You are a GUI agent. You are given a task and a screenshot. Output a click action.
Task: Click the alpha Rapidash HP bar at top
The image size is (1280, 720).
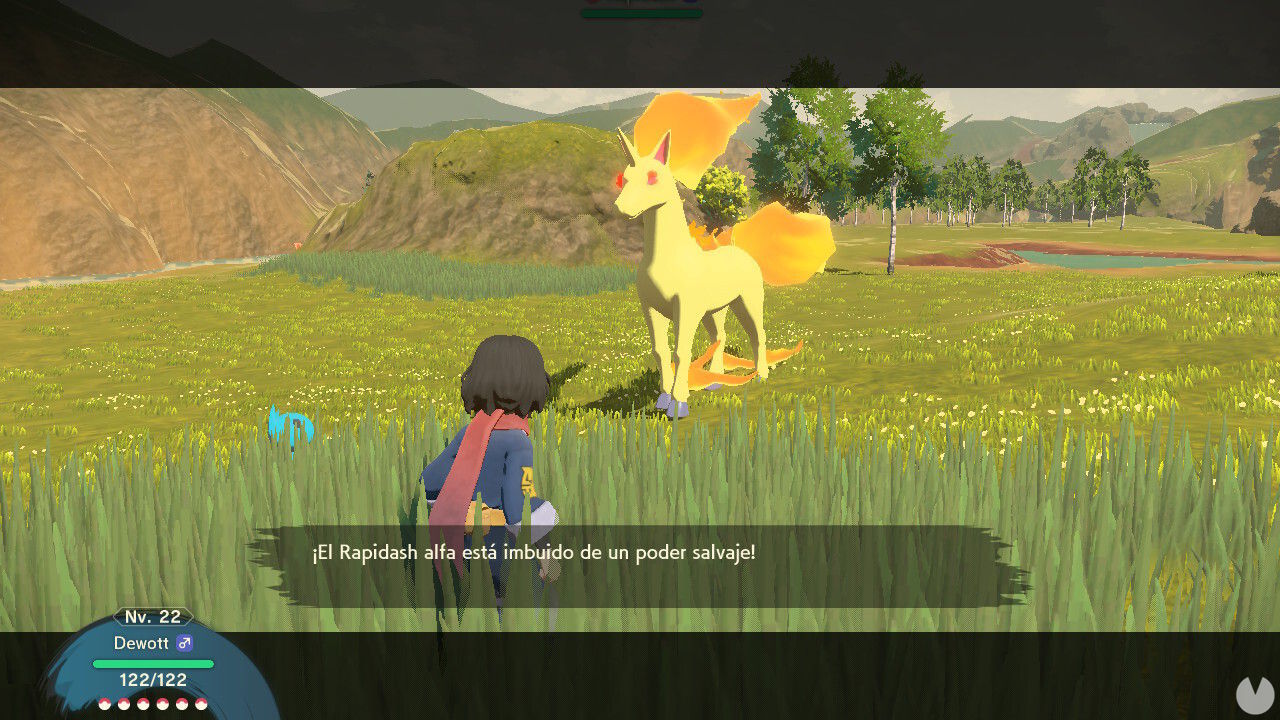(x=640, y=10)
